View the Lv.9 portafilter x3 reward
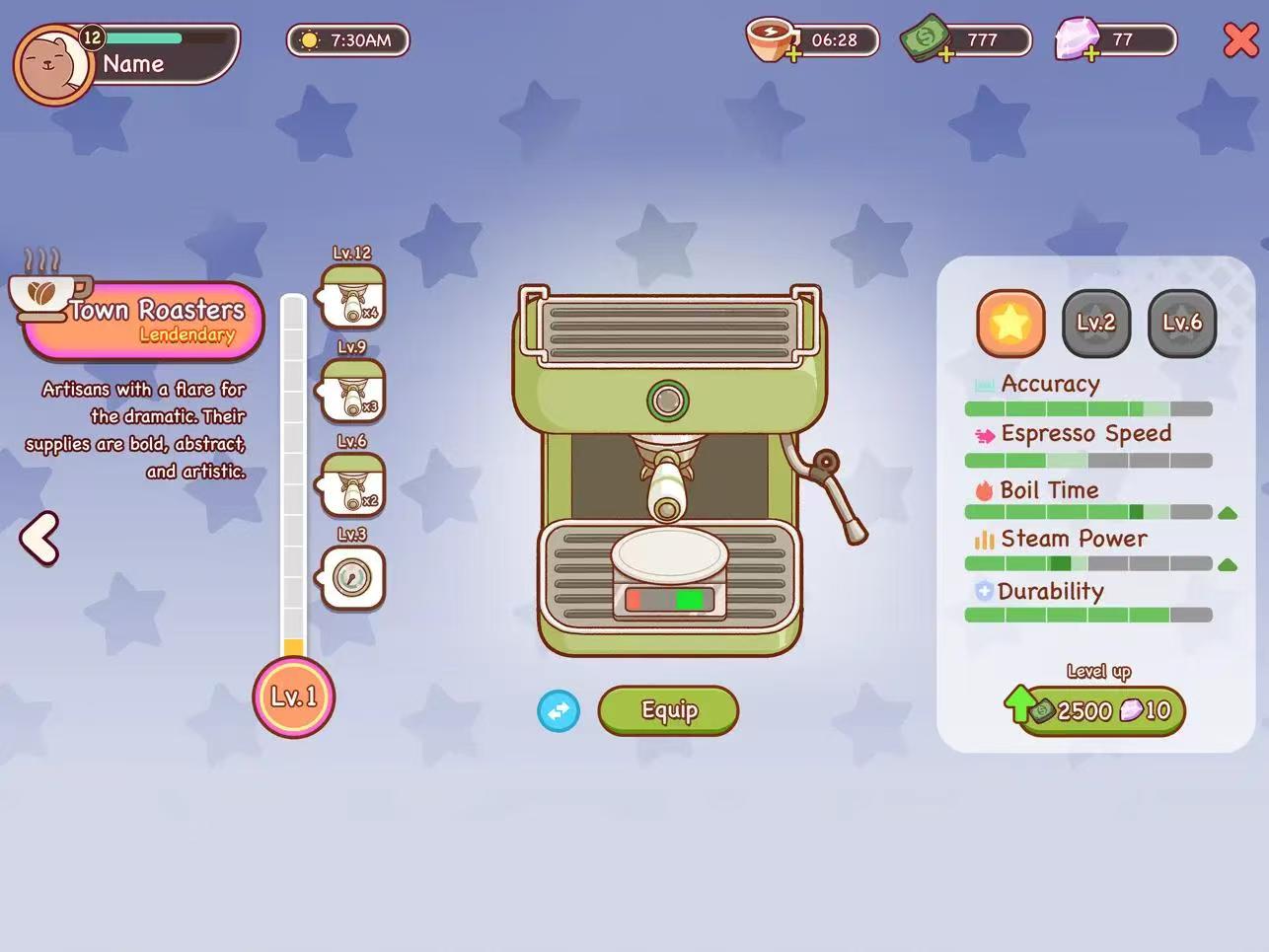The width and height of the screenshot is (1269, 952). tap(352, 391)
